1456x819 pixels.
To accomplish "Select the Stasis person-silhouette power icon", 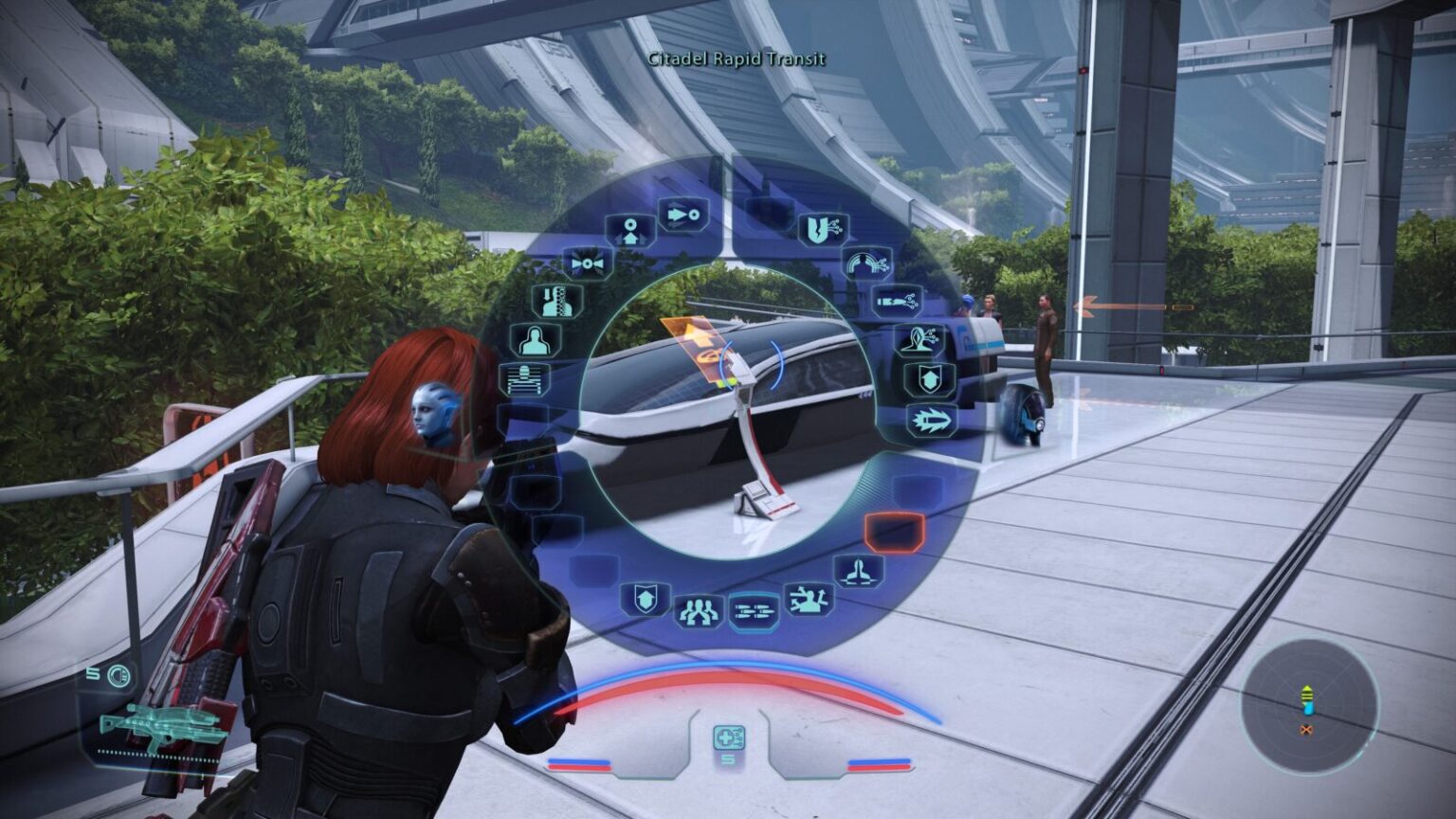I will (x=537, y=340).
